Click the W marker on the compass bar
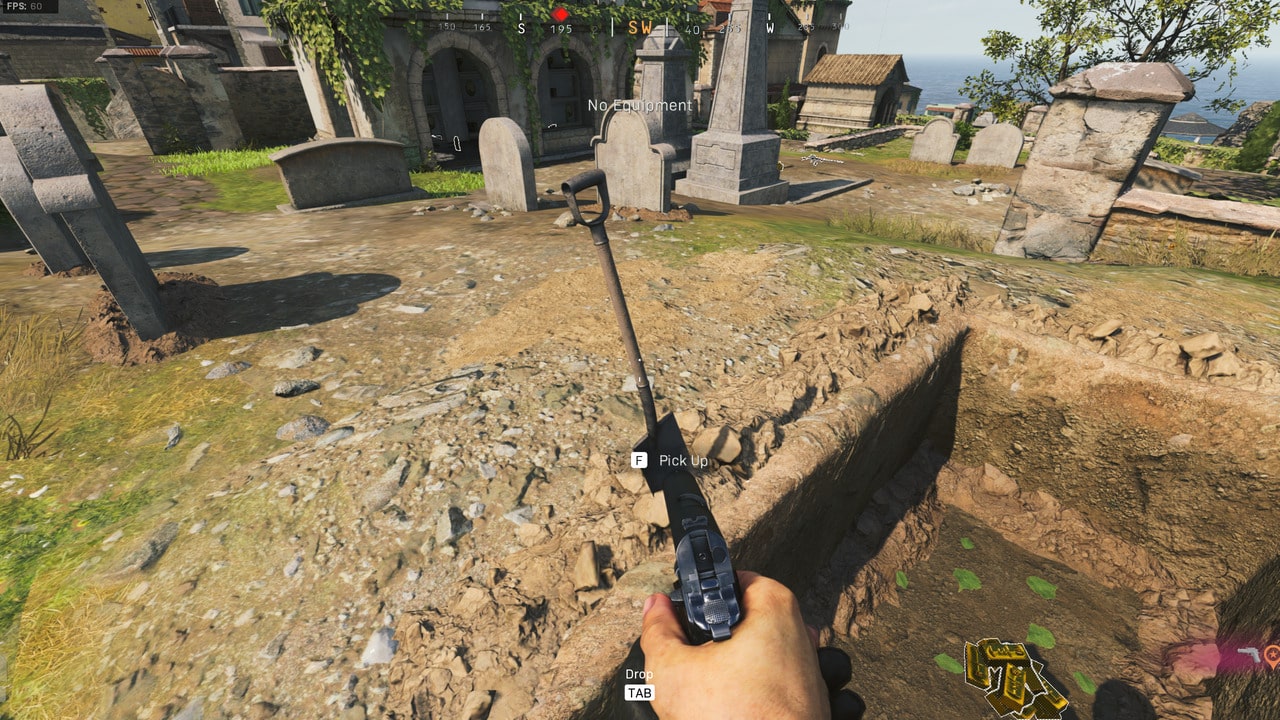This screenshot has width=1280, height=720. coord(769,27)
